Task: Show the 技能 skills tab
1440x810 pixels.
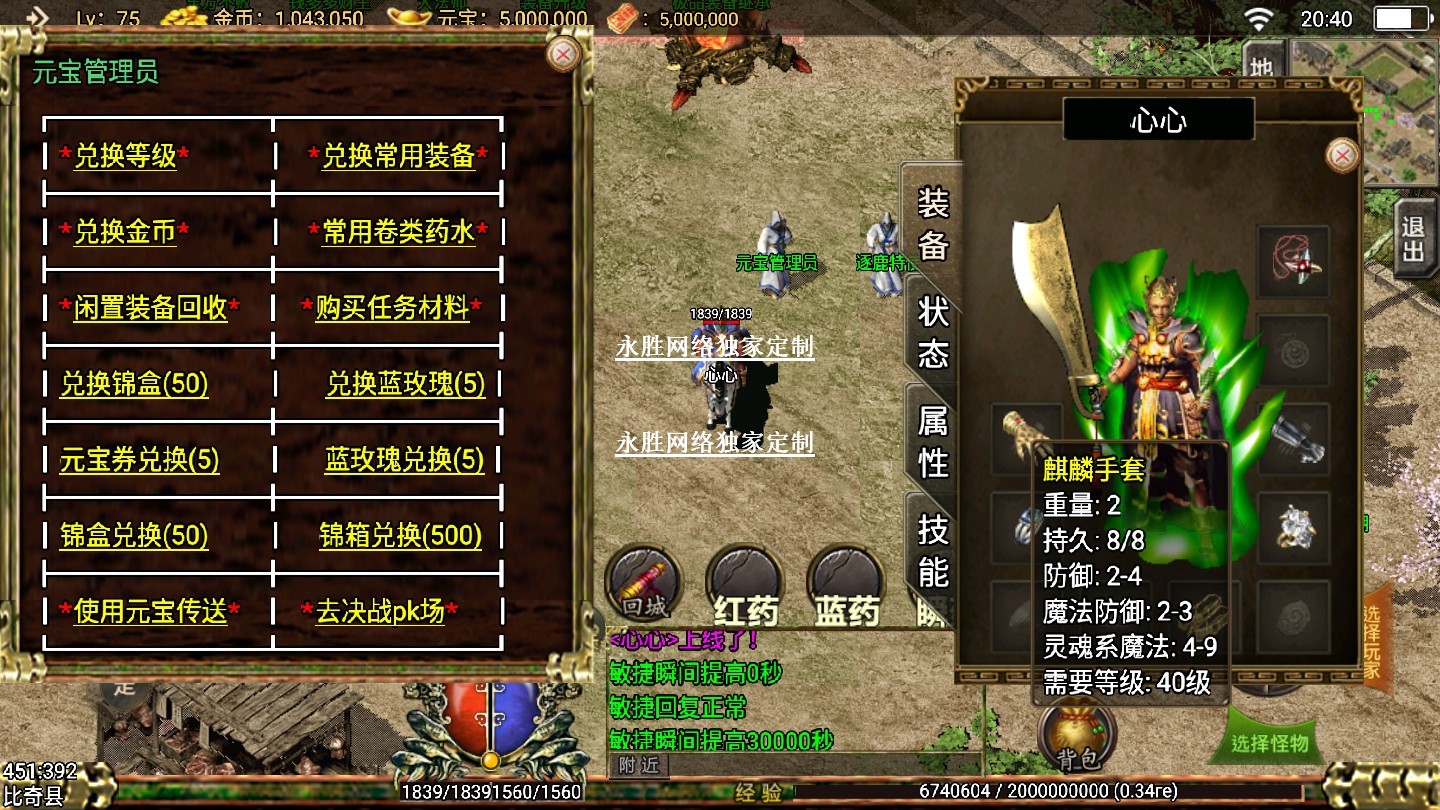Action: coord(933,550)
